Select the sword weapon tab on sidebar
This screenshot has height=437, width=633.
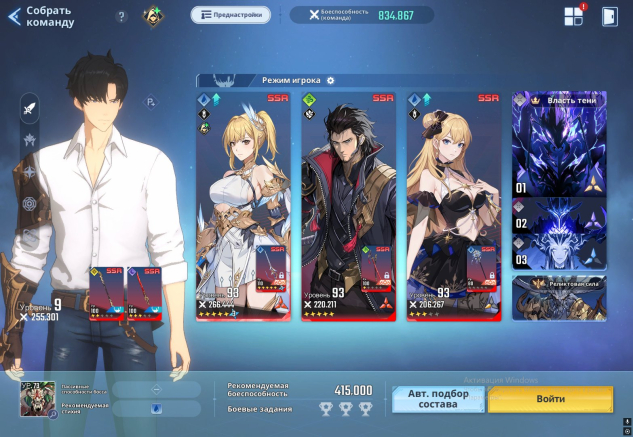point(29,108)
